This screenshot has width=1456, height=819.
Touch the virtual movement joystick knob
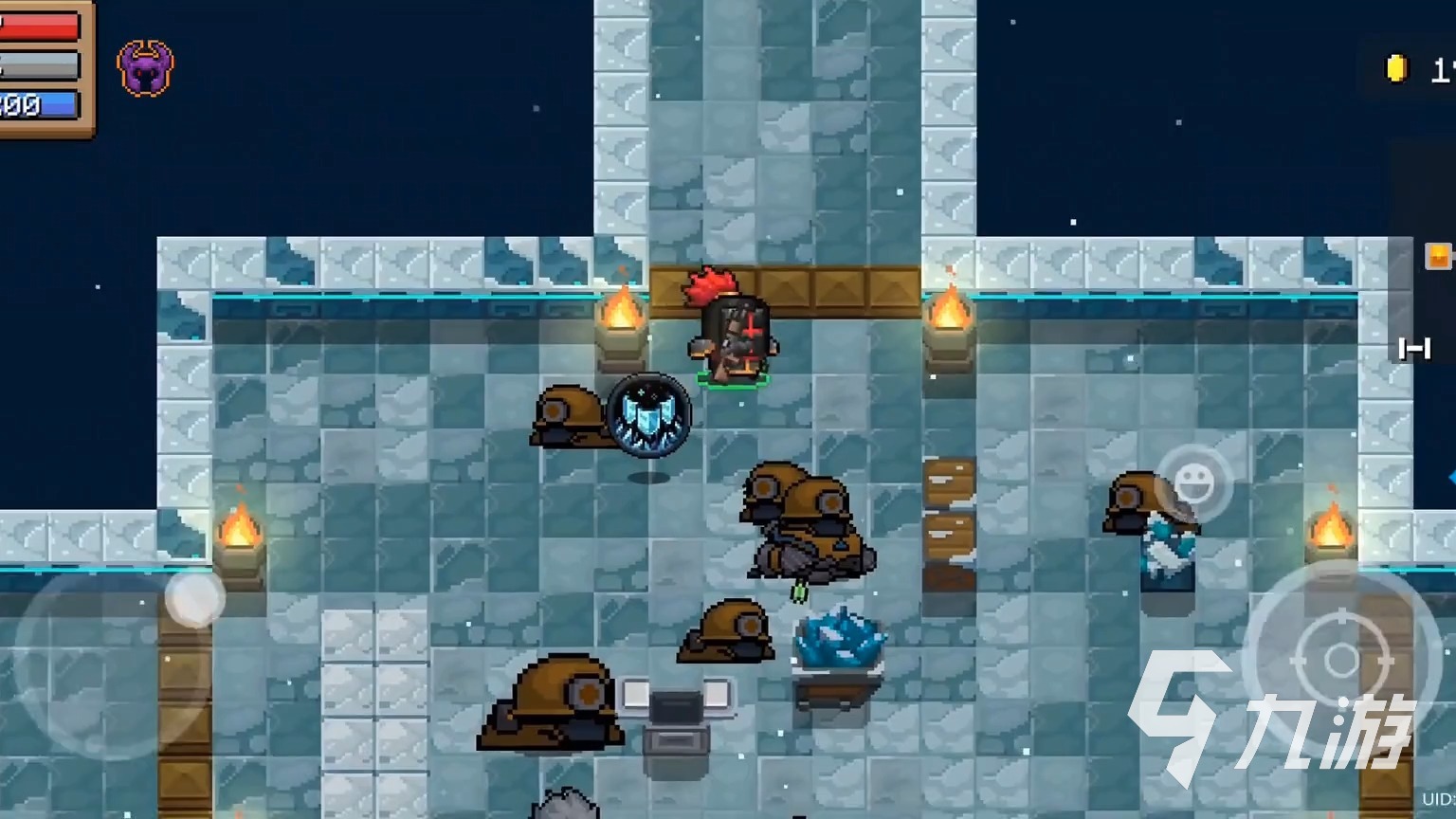194,599
